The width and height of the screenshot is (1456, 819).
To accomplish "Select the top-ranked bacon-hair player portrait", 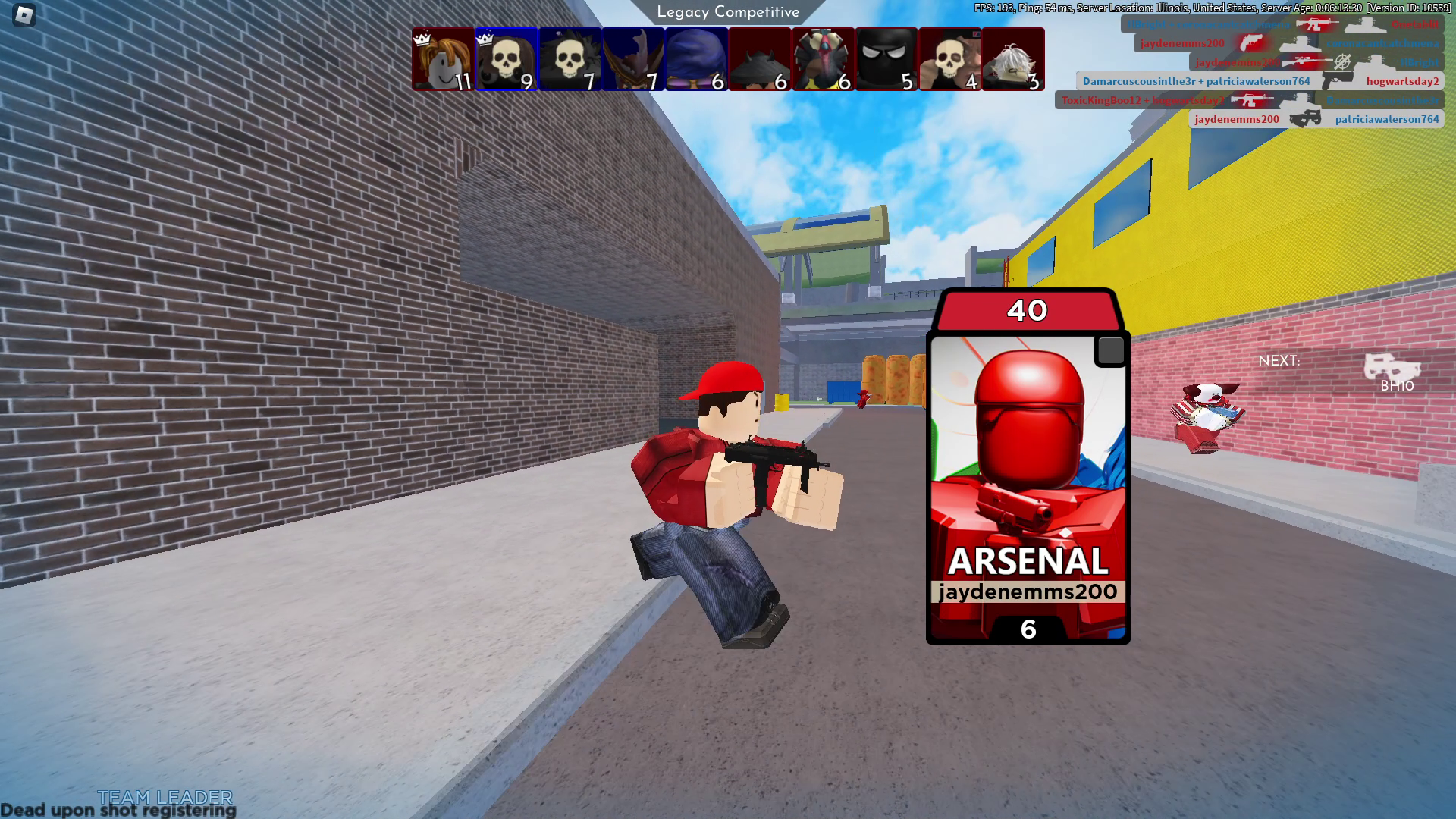I will click(443, 59).
